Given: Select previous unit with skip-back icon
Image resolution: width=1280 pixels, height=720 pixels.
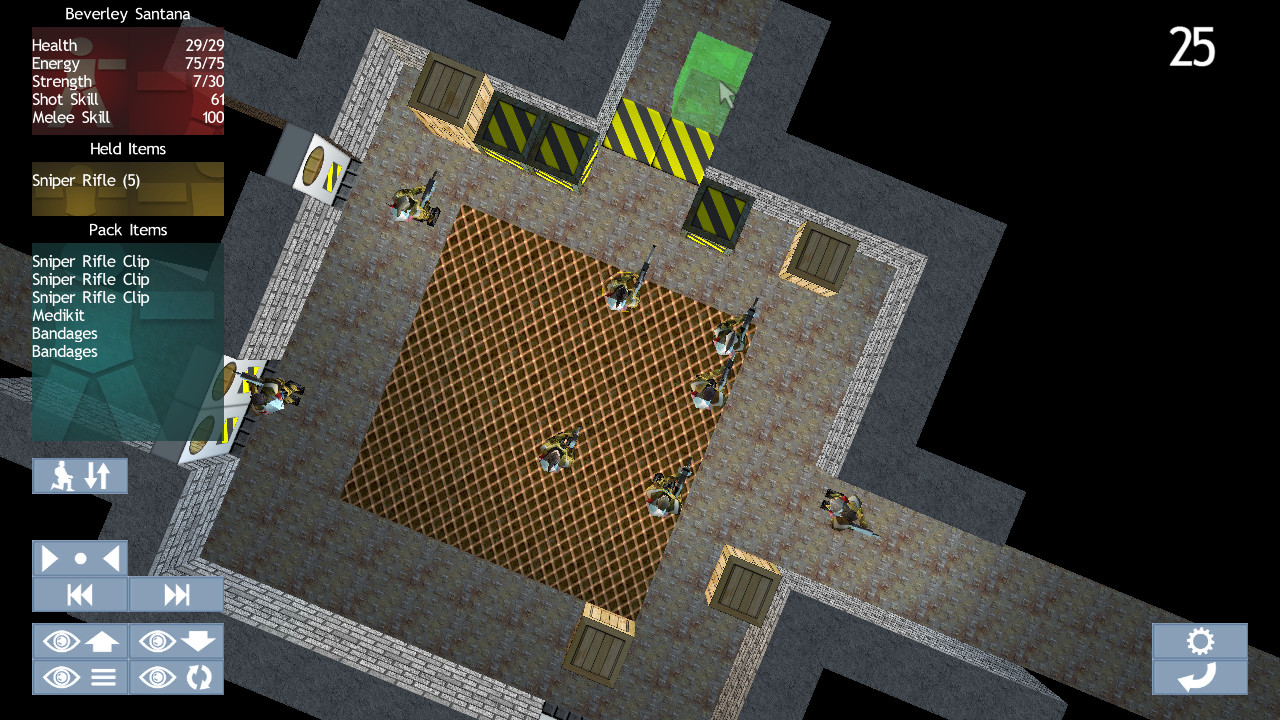Looking at the screenshot, I should tap(80, 594).
